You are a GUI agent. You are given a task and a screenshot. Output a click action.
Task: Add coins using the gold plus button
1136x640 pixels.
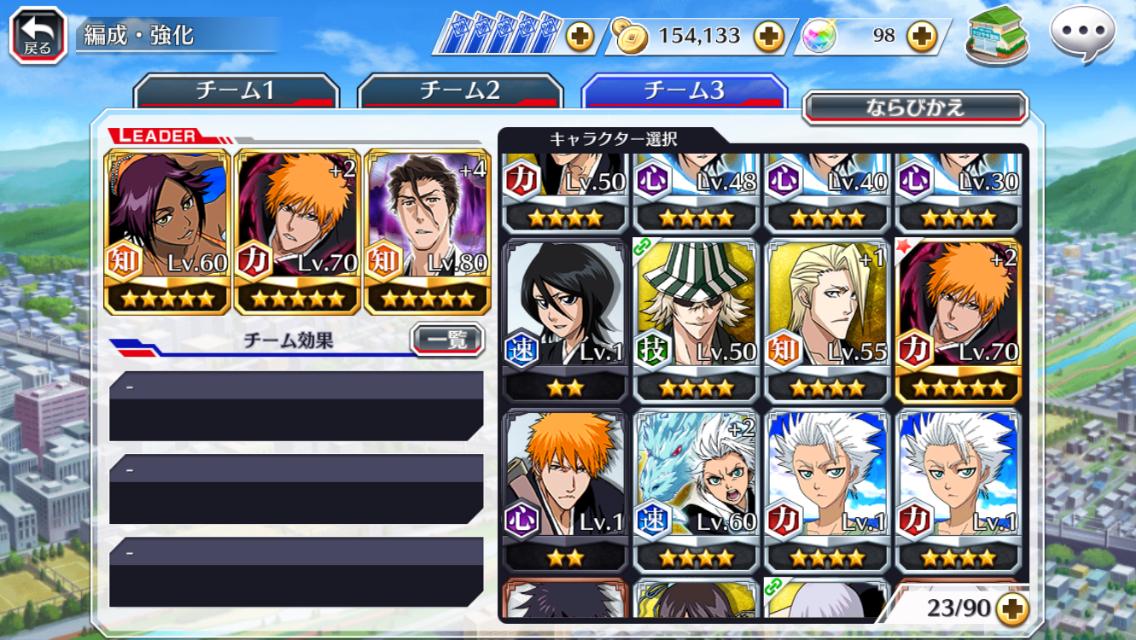point(768,37)
